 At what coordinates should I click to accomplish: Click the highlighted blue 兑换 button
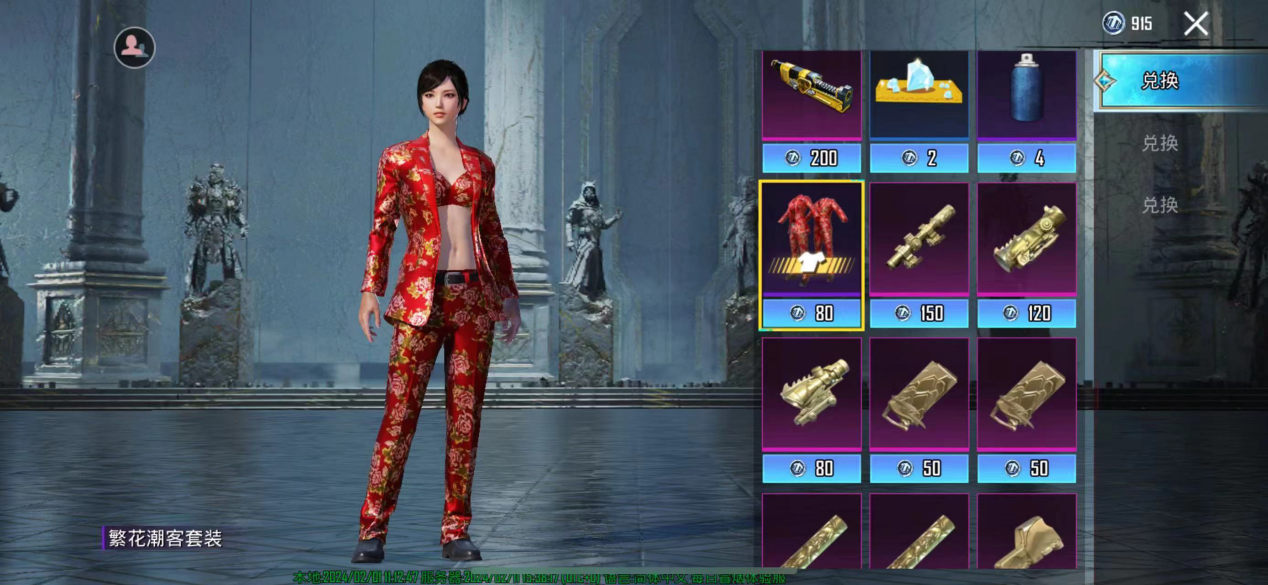coord(1169,81)
